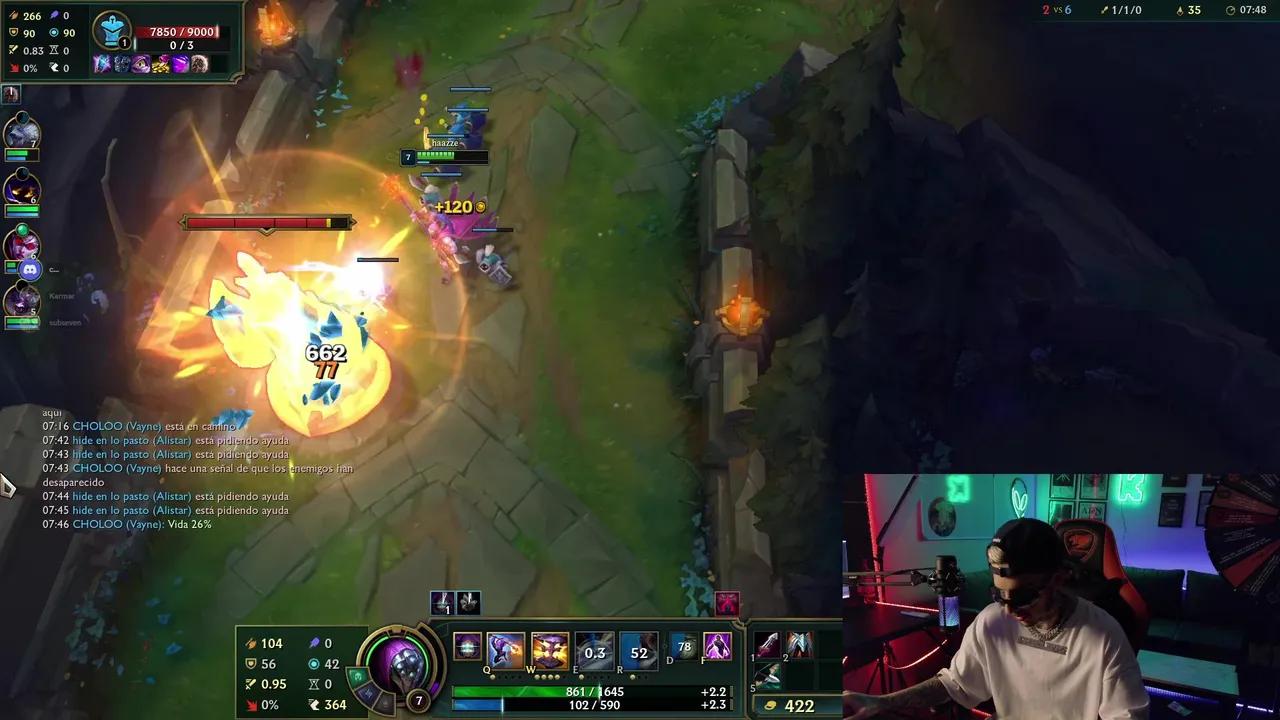Image resolution: width=1280 pixels, height=720 pixels.
Task: Click the topmost ally portrait on the left edge
Action: 20,130
